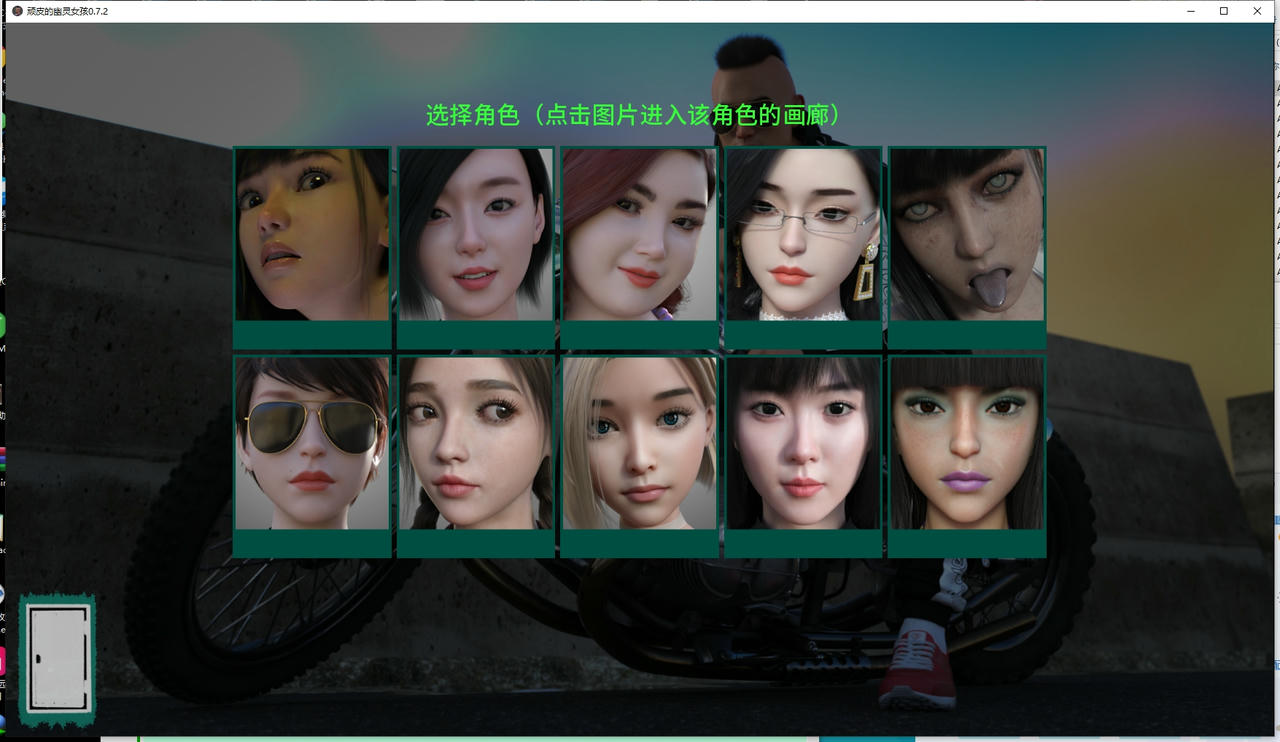Click the girl sticking out her tongue

967,235
